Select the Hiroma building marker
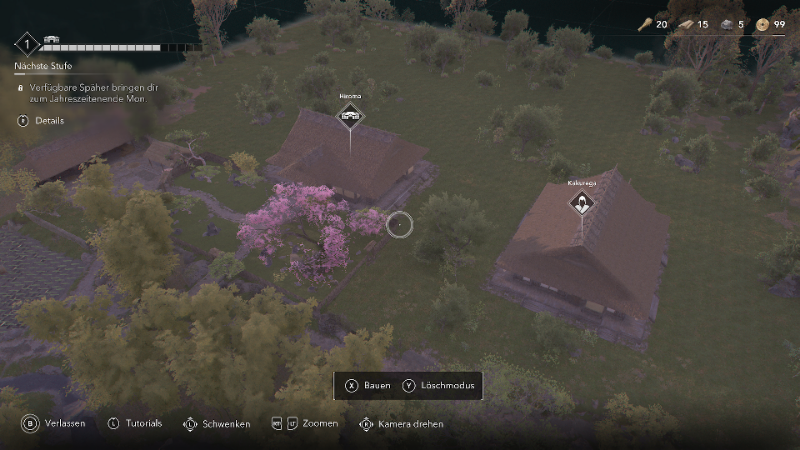The image size is (800, 450). 350,117
